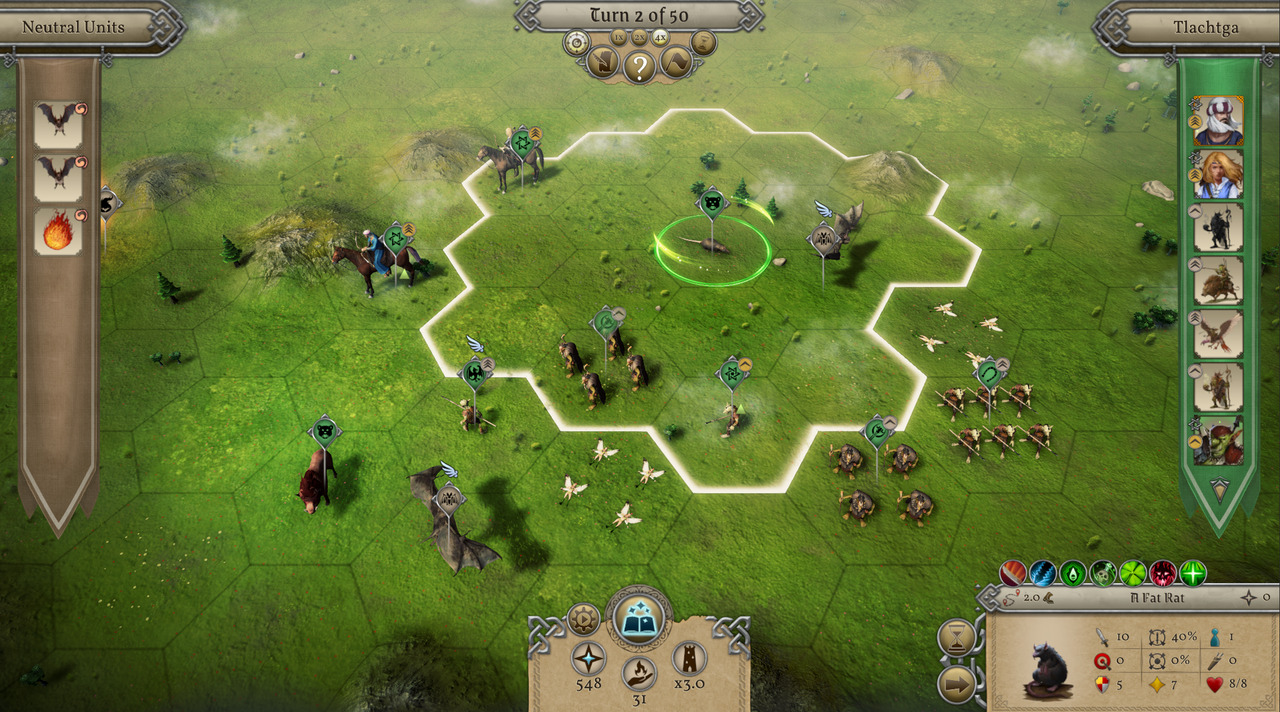The image size is (1280, 712).
Task: Set game speed to 1x
Action: [x=618, y=38]
